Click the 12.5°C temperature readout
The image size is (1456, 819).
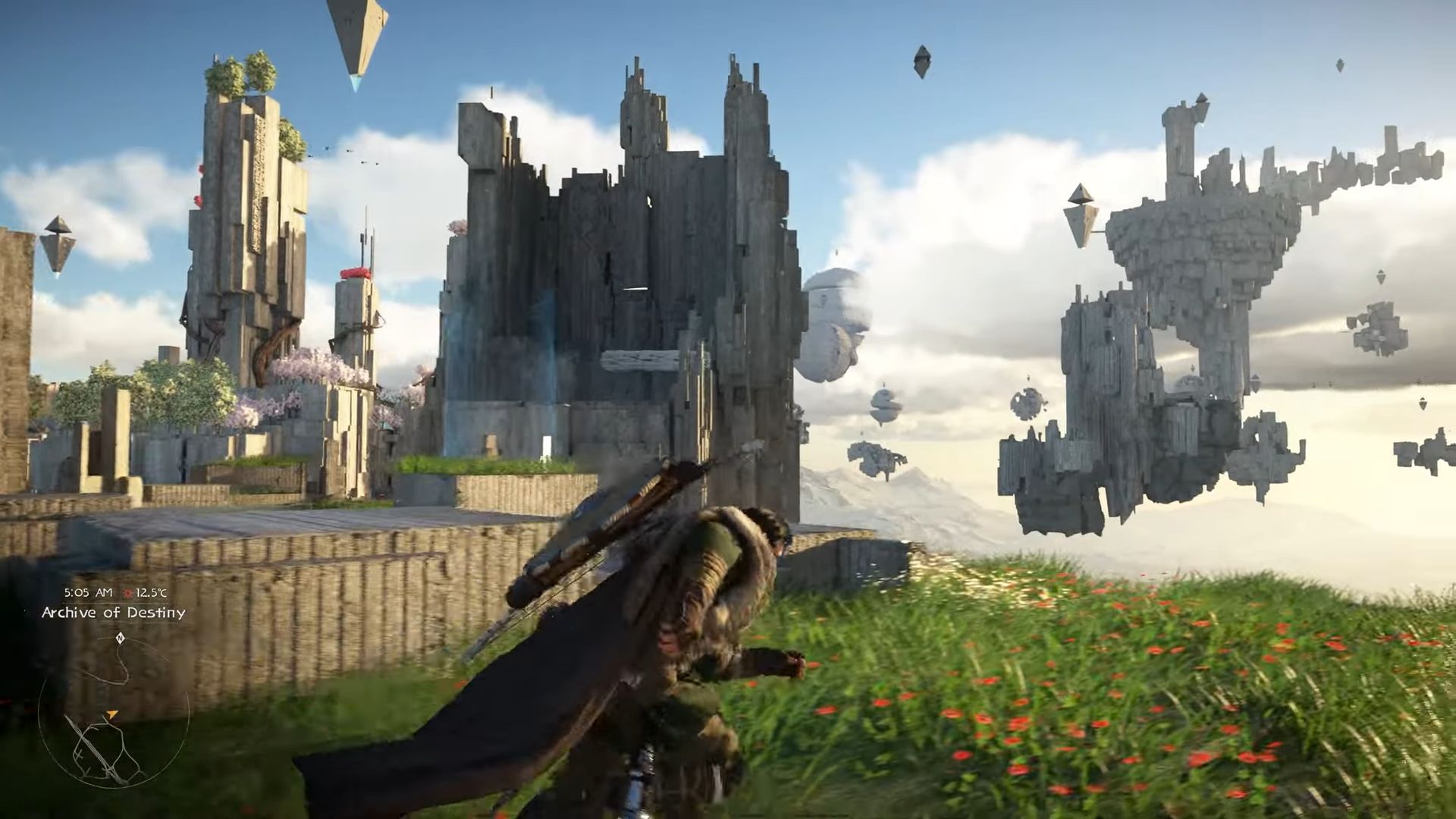pyautogui.click(x=152, y=592)
